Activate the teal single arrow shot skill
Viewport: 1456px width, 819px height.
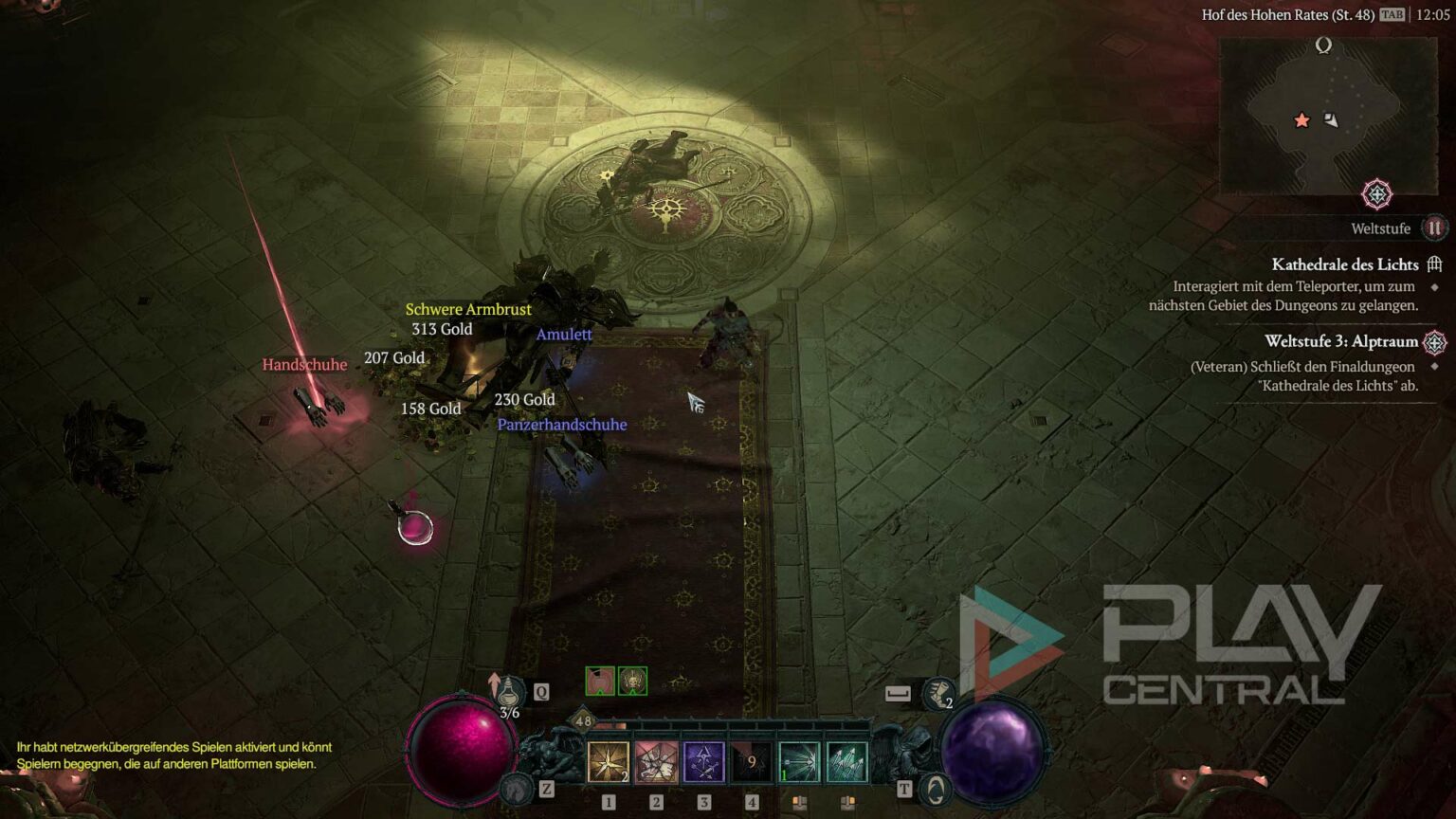coord(799,763)
